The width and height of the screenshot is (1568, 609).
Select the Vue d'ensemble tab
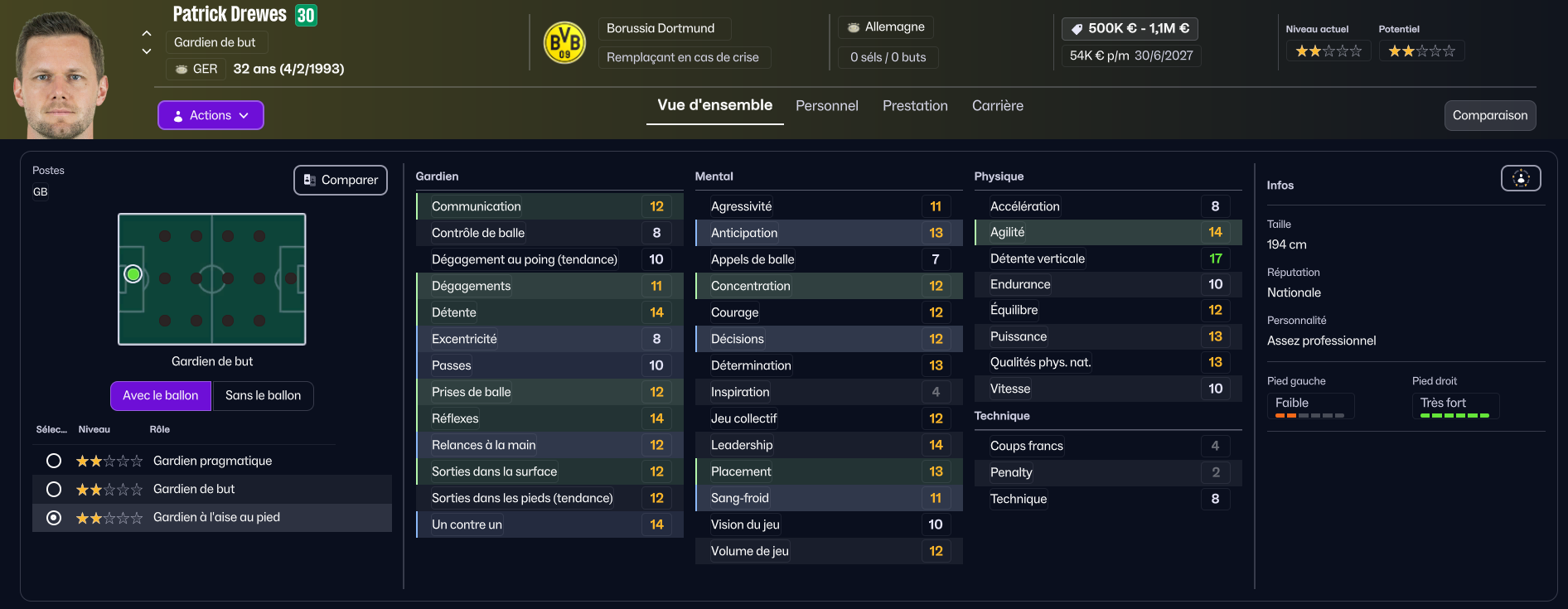pyautogui.click(x=714, y=105)
